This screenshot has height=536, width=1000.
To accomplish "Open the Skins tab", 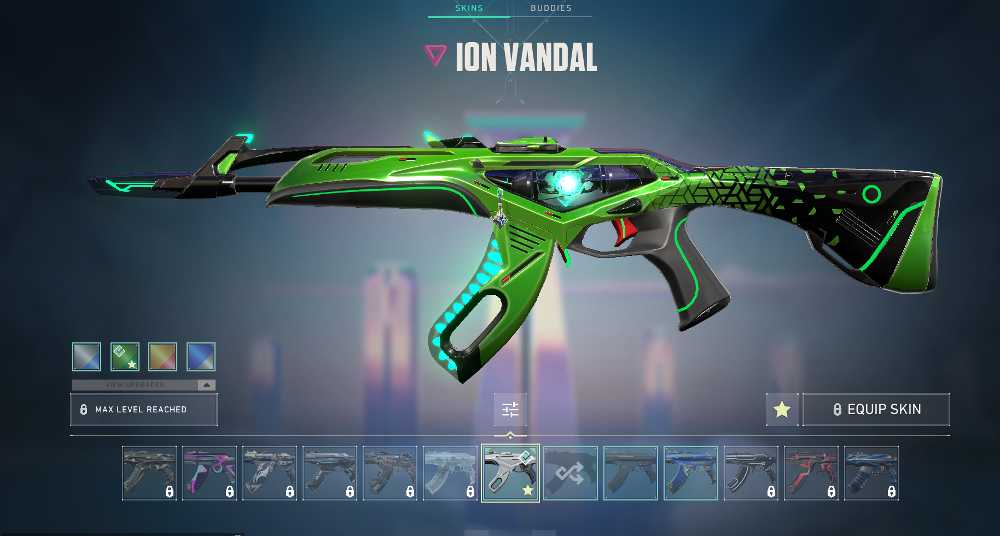I will coord(469,8).
